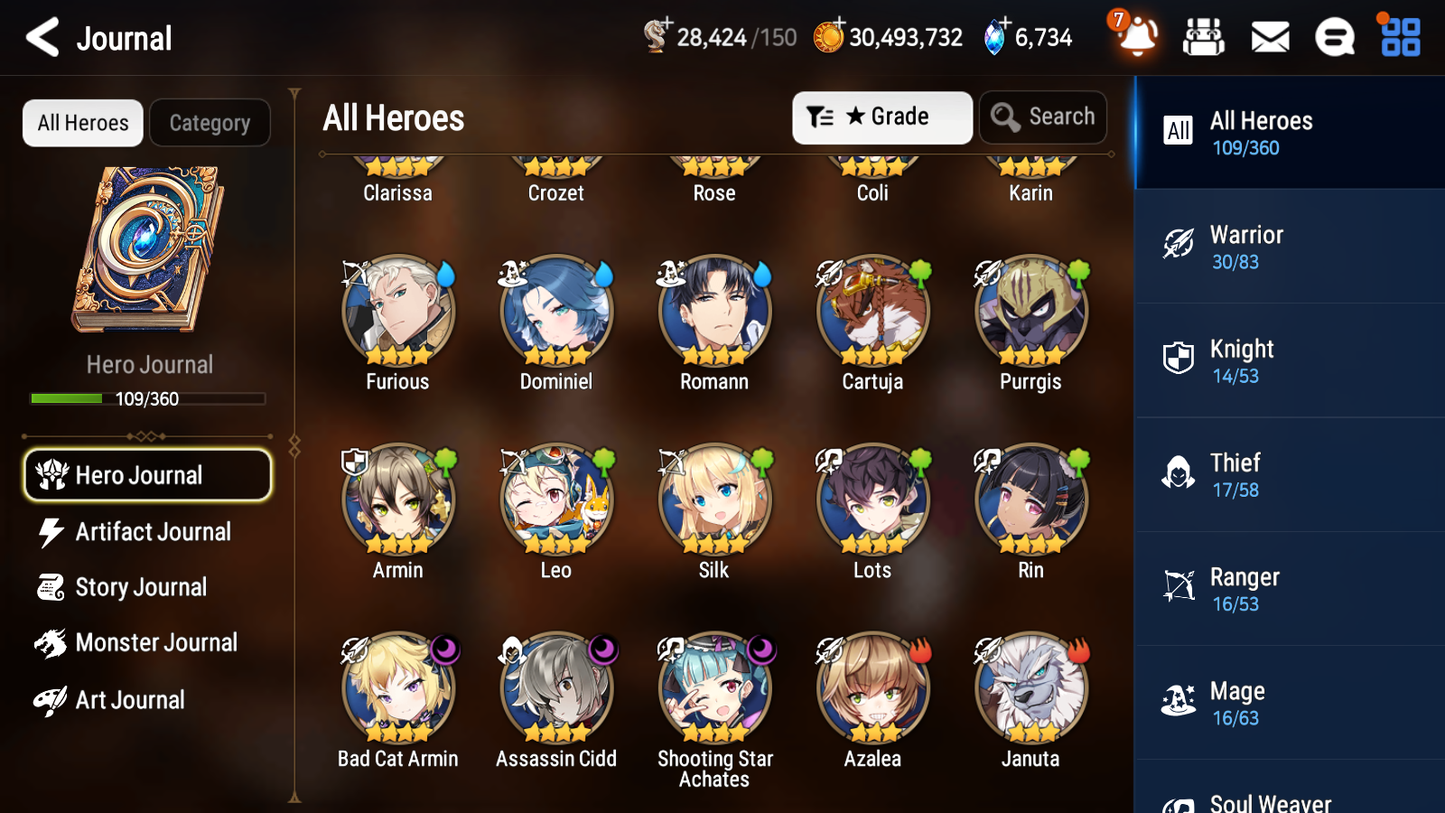
Task: Click the back arrow next to Journal
Action: click(42, 37)
